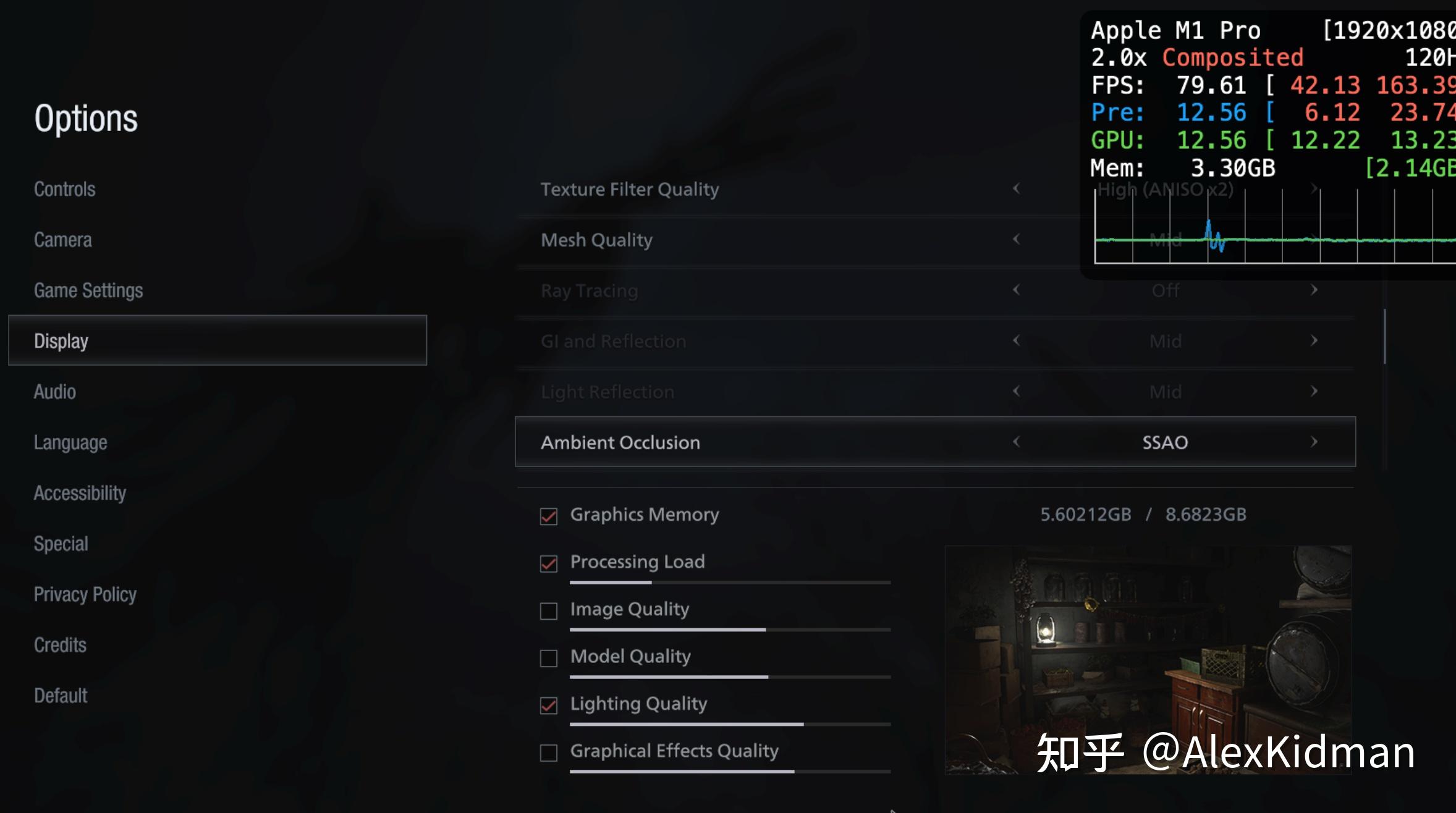Open the Privacy Policy entry

85,594
